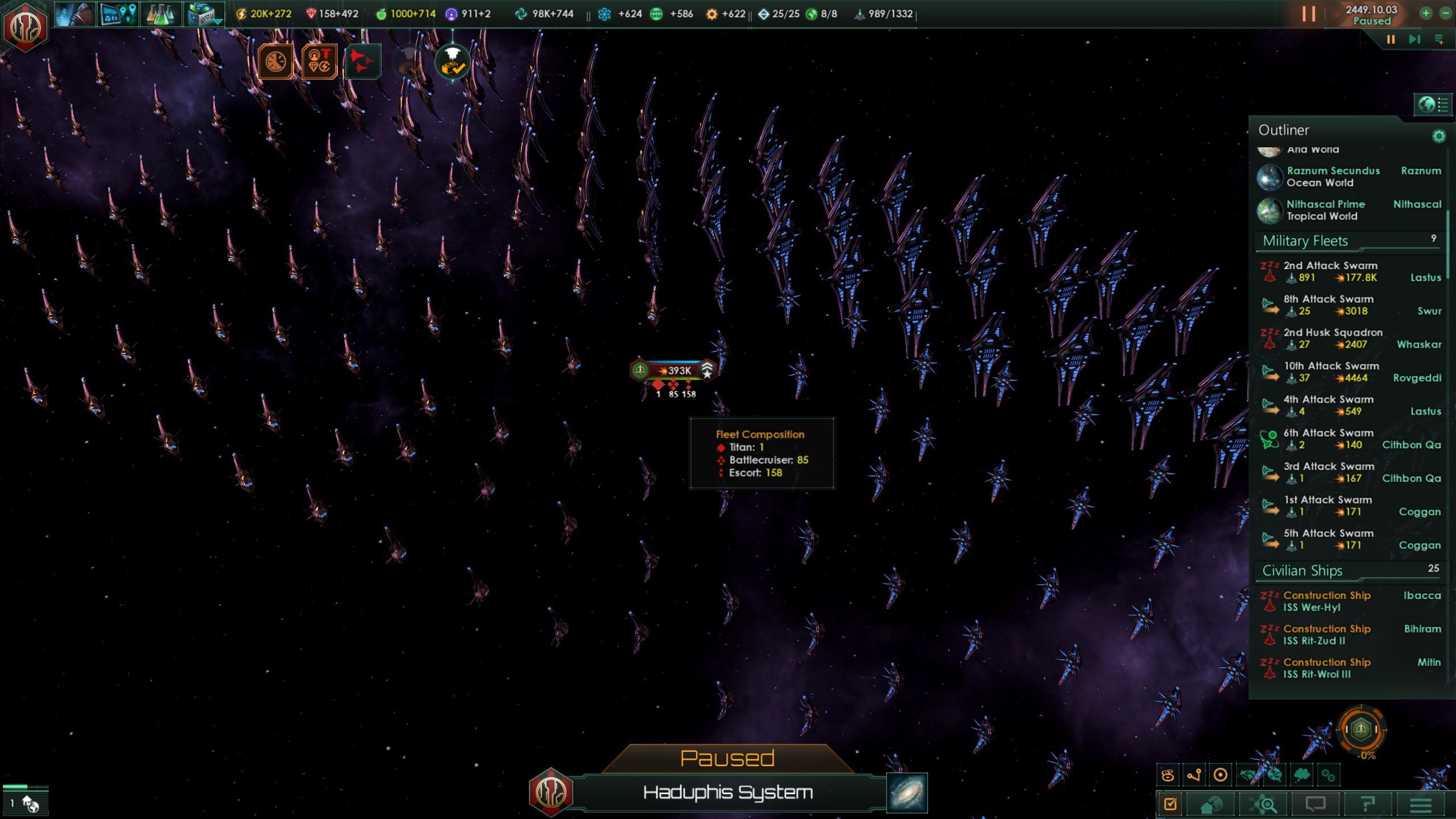The height and width of the screenshot is (819, 1456).
Task: Open the clock alert notification
Action: click(276, 61)
